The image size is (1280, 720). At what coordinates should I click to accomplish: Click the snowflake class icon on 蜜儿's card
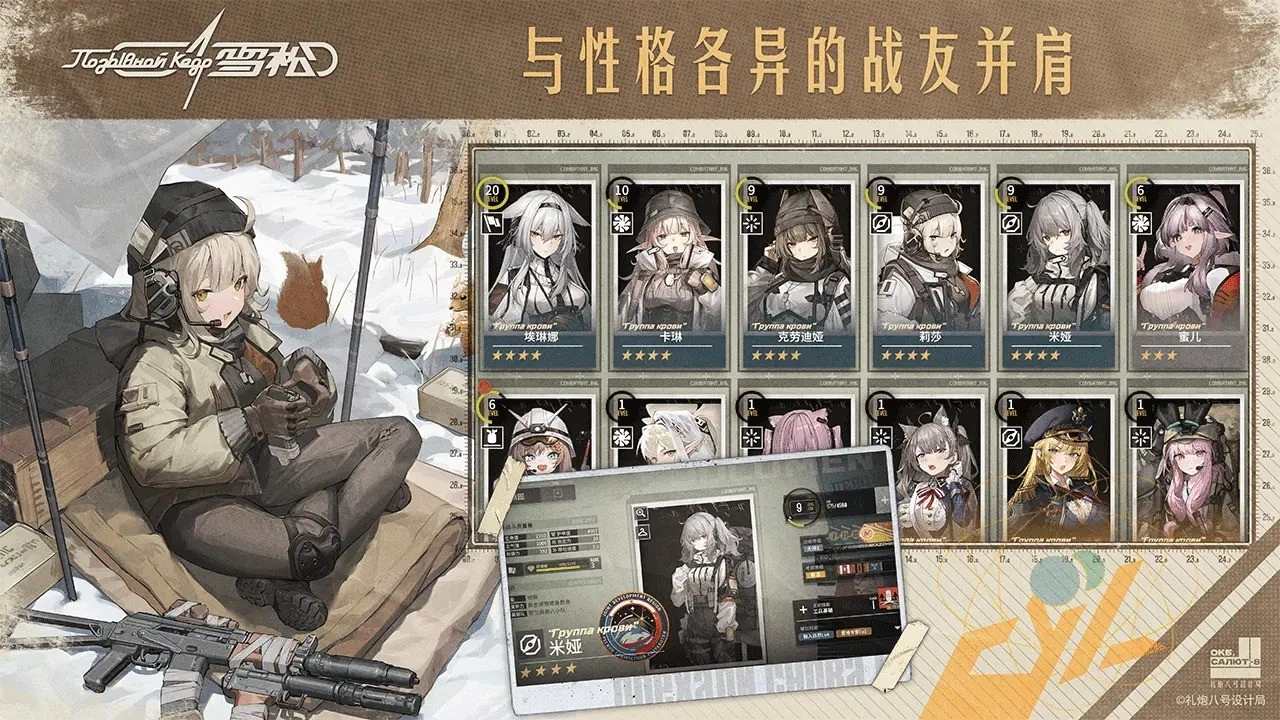[1141, 221]
